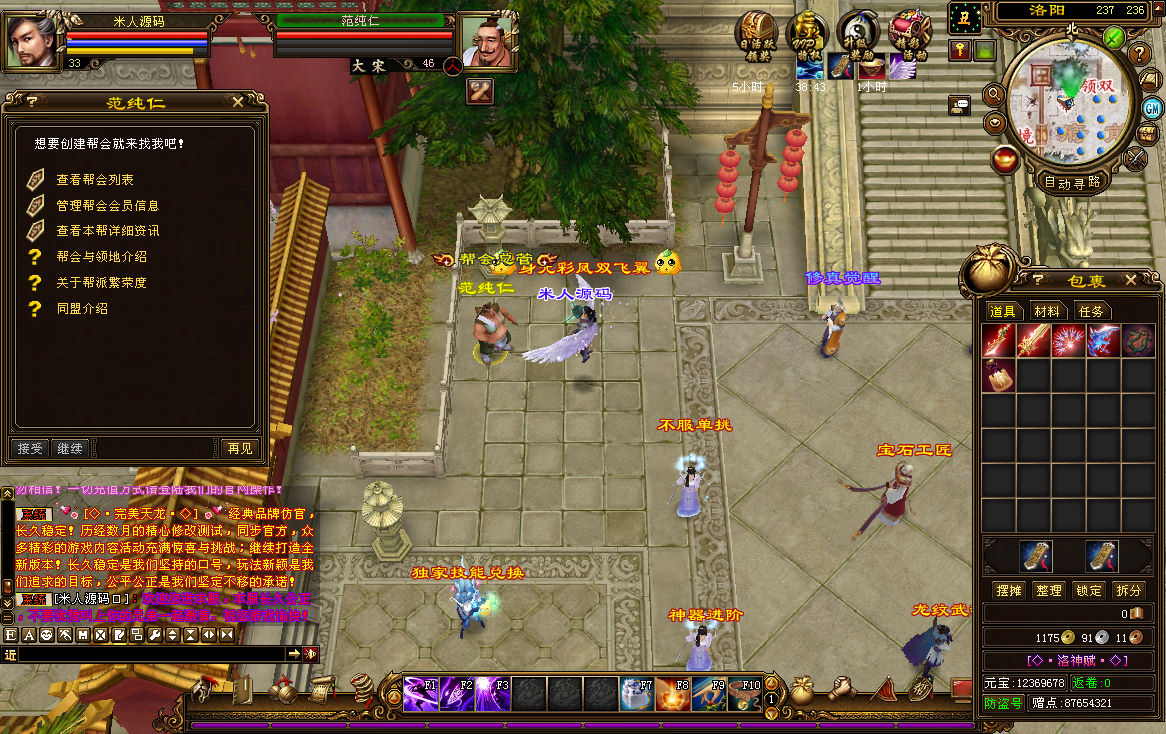Close the 包裹 inventory panel
1166x734 pixels.
[1131, 280]
